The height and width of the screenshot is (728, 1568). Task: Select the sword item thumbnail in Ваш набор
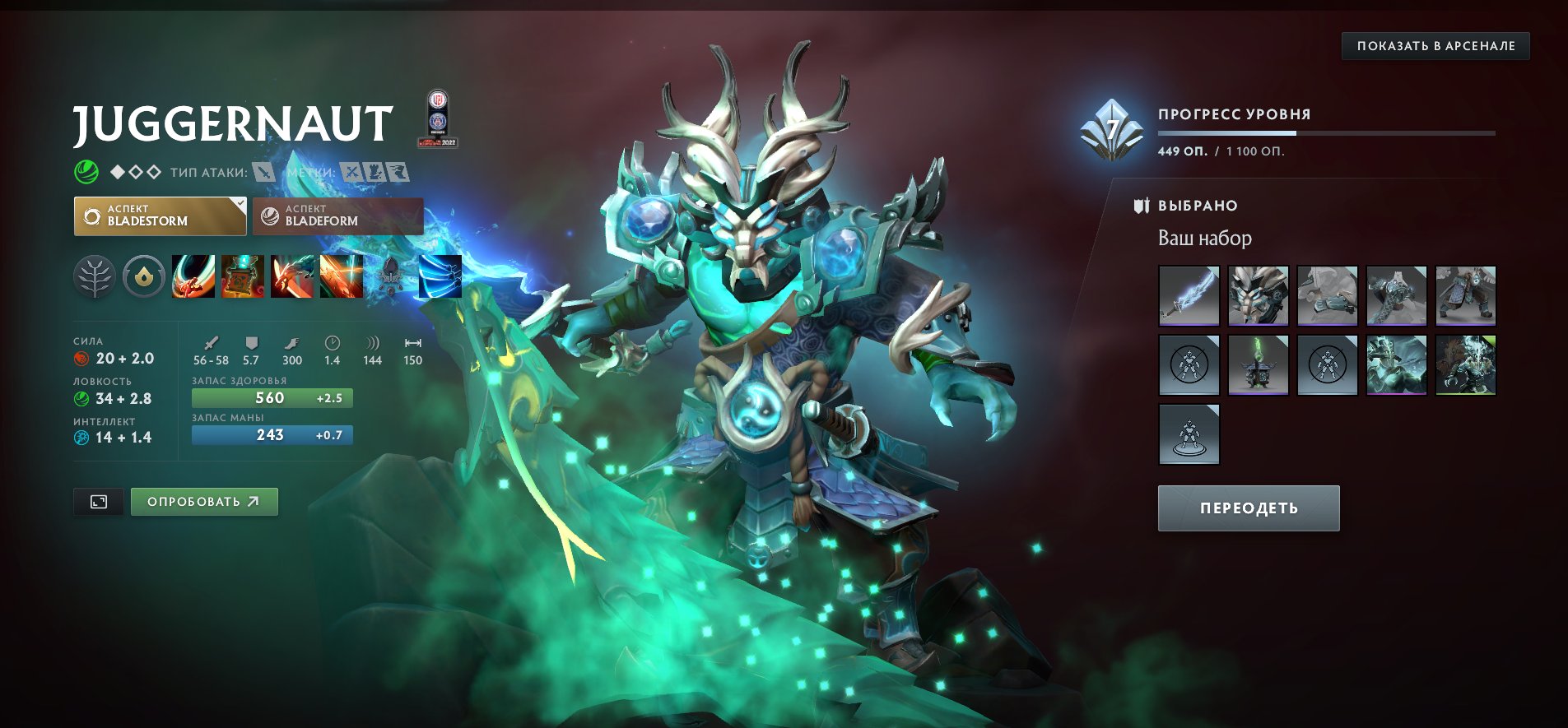click(x=1188, y=296)
